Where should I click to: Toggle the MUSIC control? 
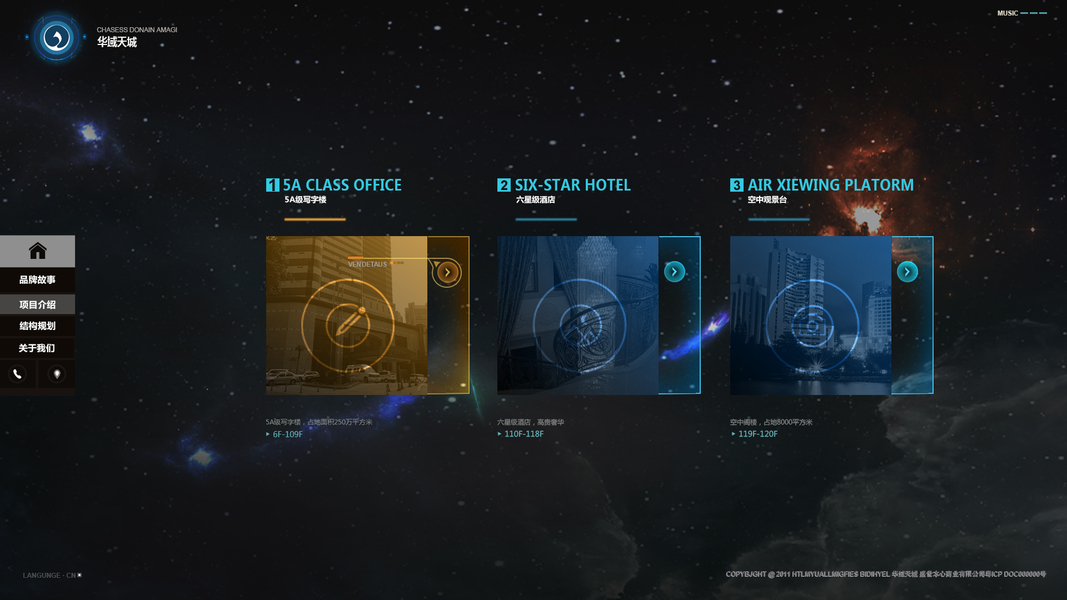point(1021,13)
